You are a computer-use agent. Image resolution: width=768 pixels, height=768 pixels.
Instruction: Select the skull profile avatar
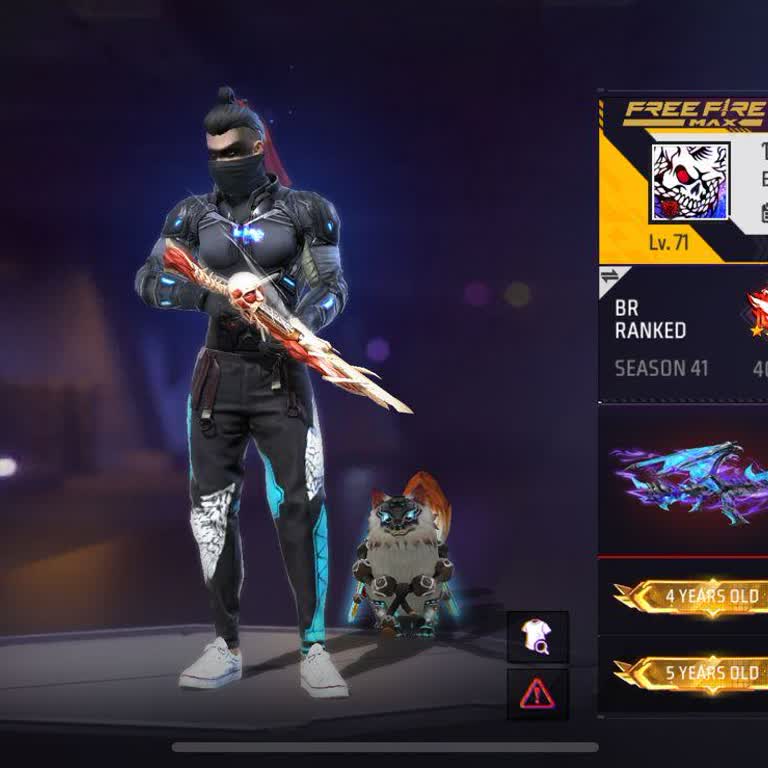(690, 183)
